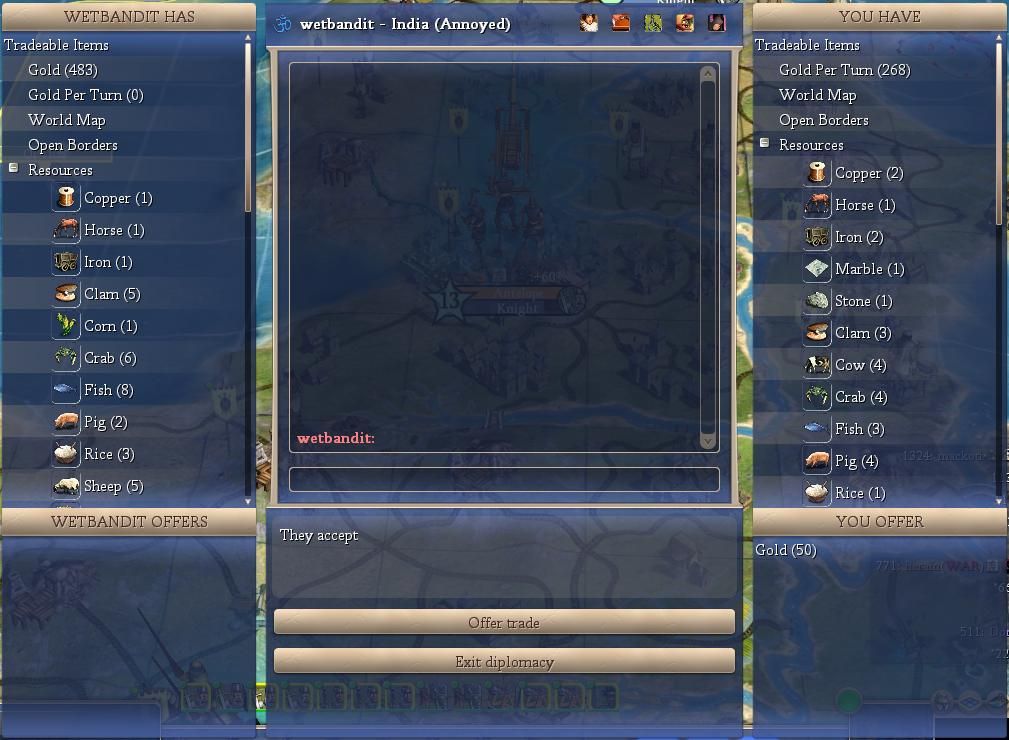Viewport: 1009px width, 740px height.
Task: Choose wetbandit's World Map for trade
Action: (66, 120)
